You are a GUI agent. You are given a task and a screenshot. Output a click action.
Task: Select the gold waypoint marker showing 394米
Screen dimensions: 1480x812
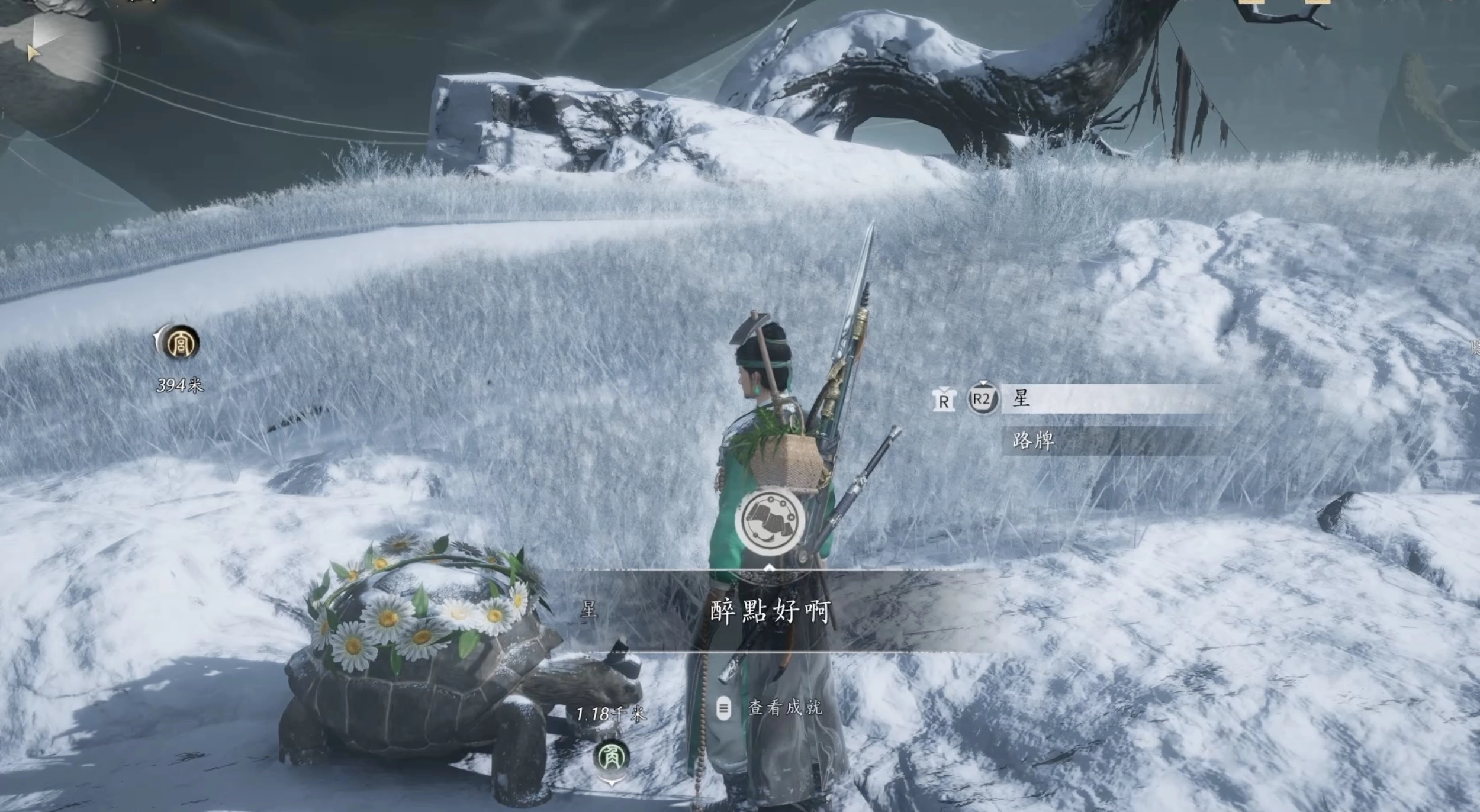click(179, 343)
